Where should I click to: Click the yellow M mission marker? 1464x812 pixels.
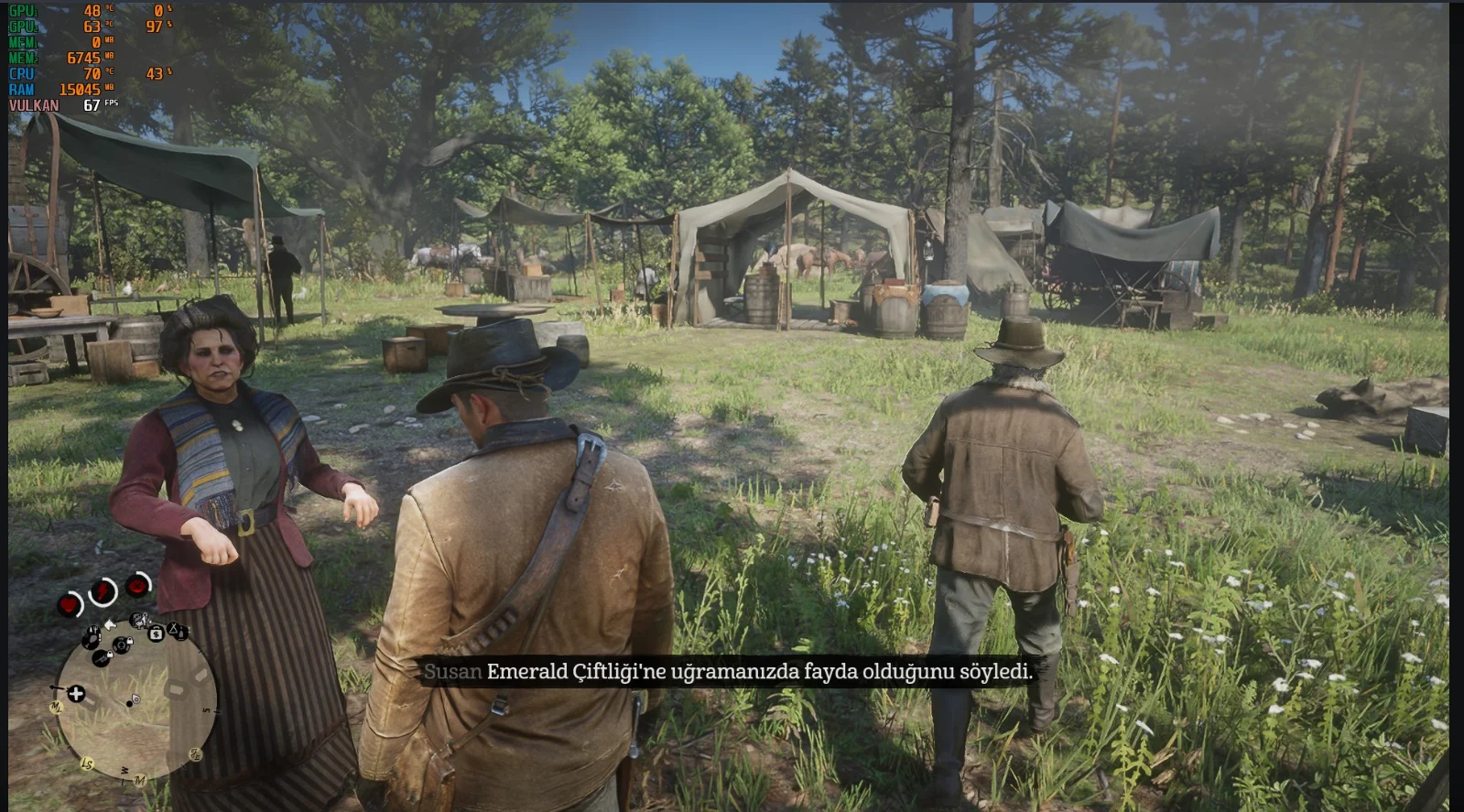tap(139, 781)
